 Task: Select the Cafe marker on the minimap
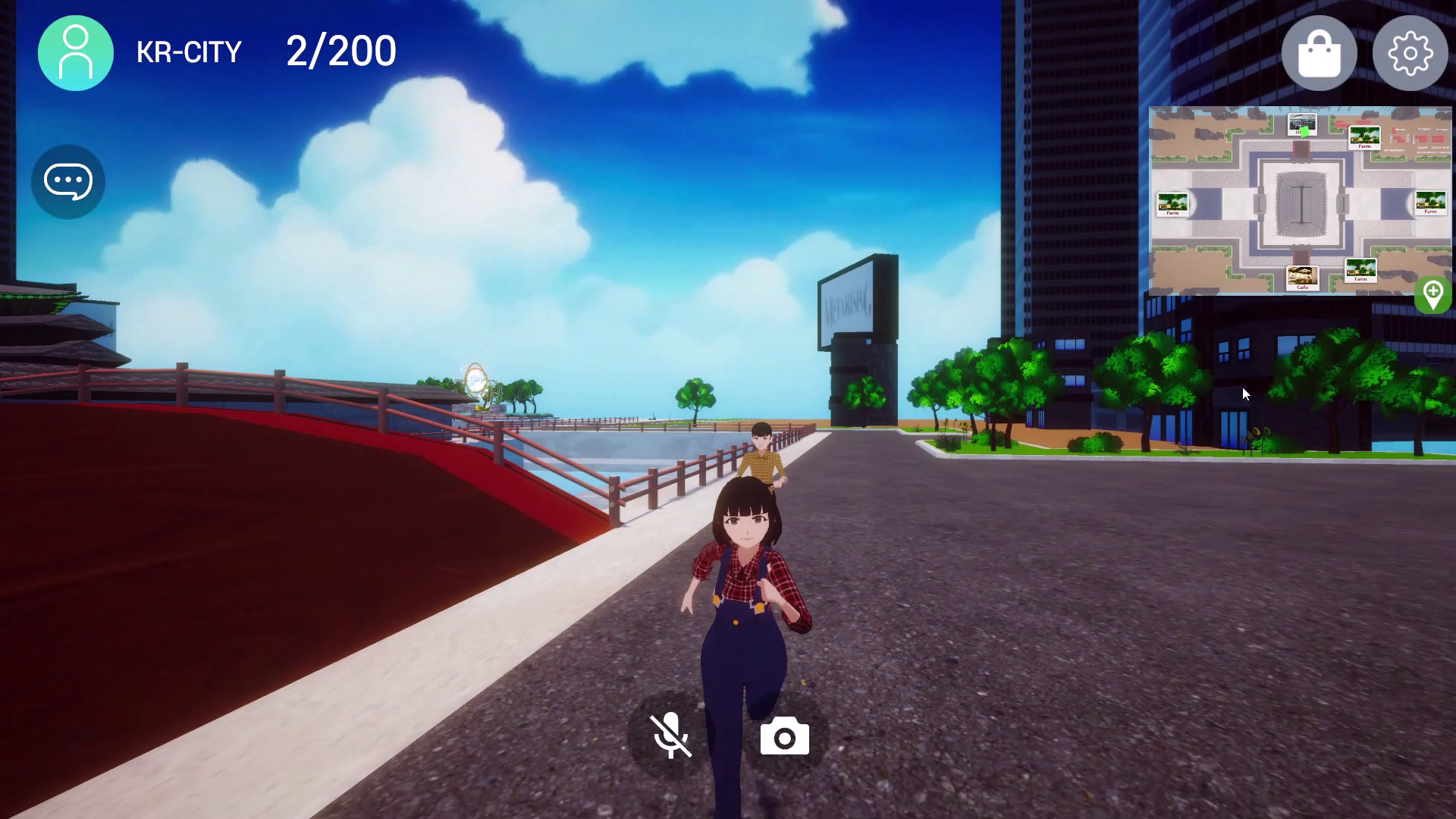coord(1302,278)
